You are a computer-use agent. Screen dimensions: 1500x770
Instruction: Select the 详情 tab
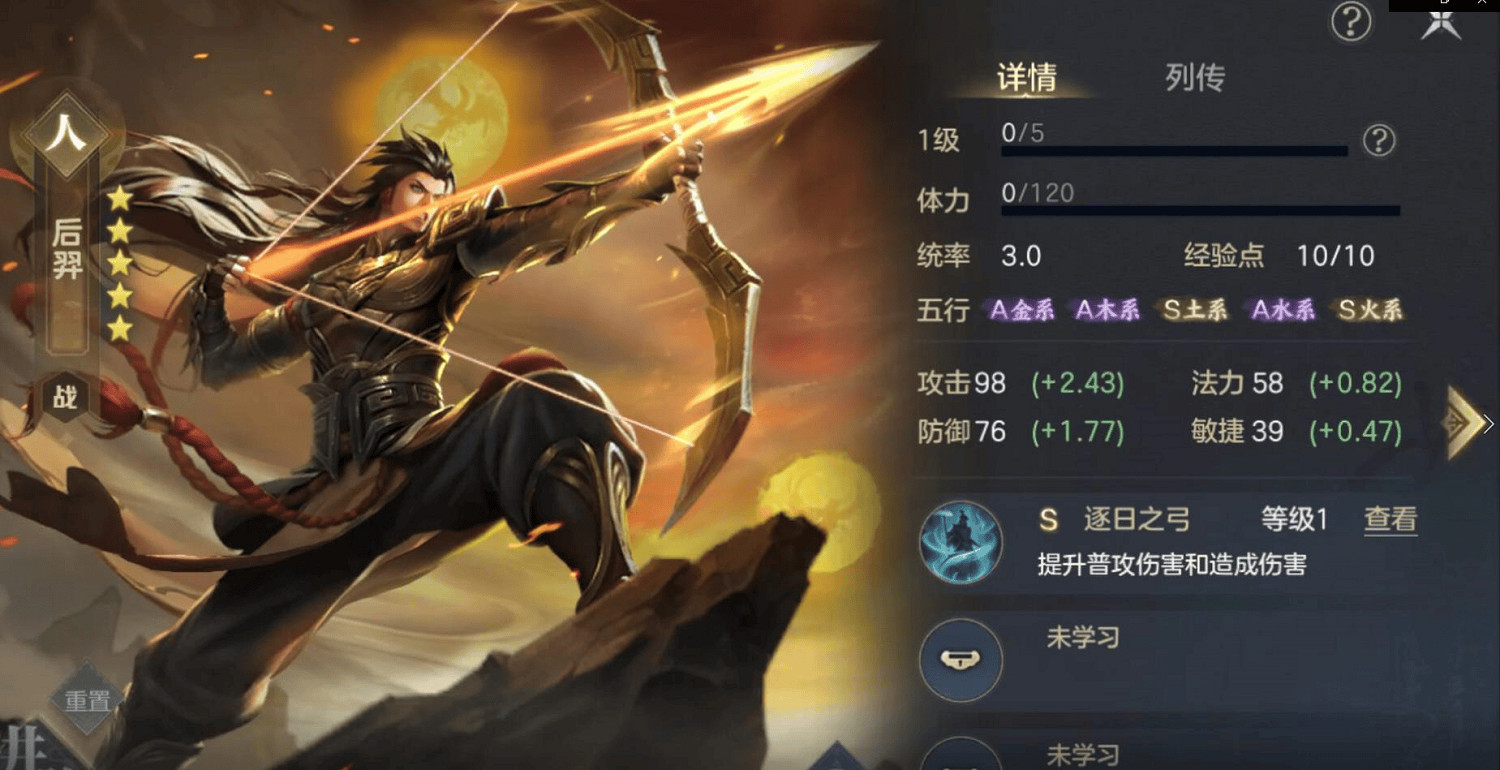click(1028, 78)
